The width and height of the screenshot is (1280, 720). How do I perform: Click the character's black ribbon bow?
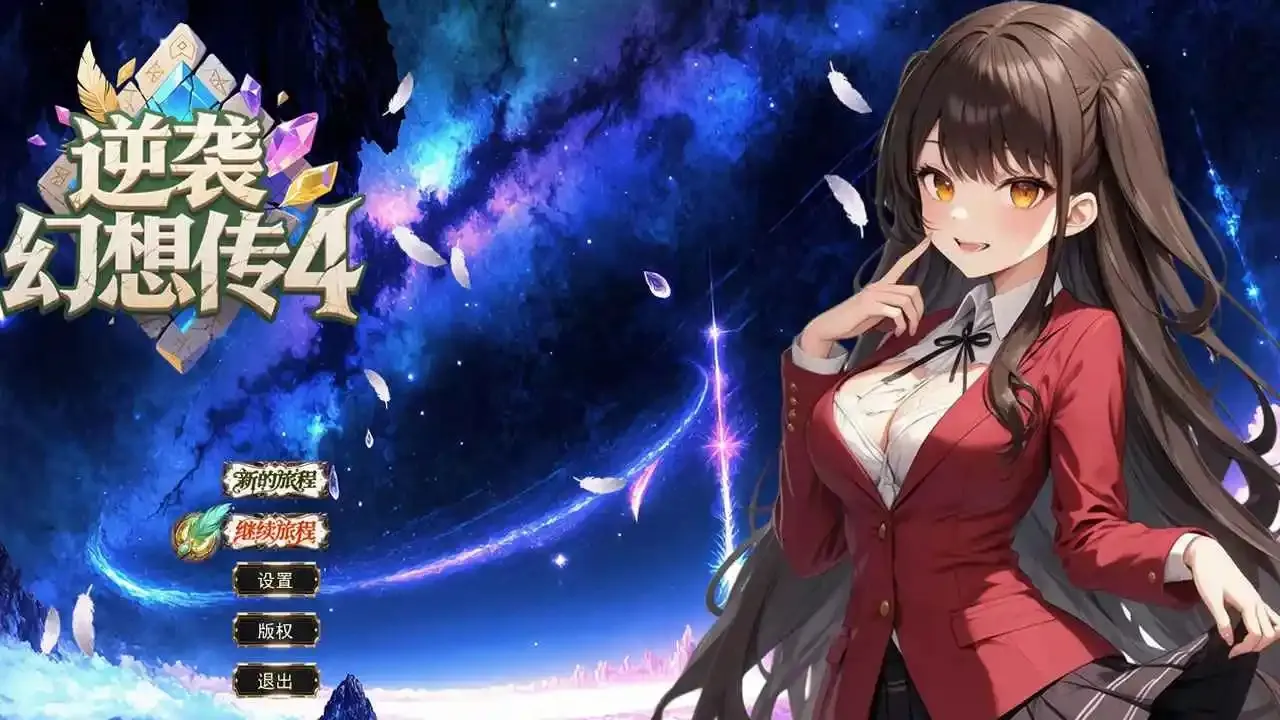(963, 339)
